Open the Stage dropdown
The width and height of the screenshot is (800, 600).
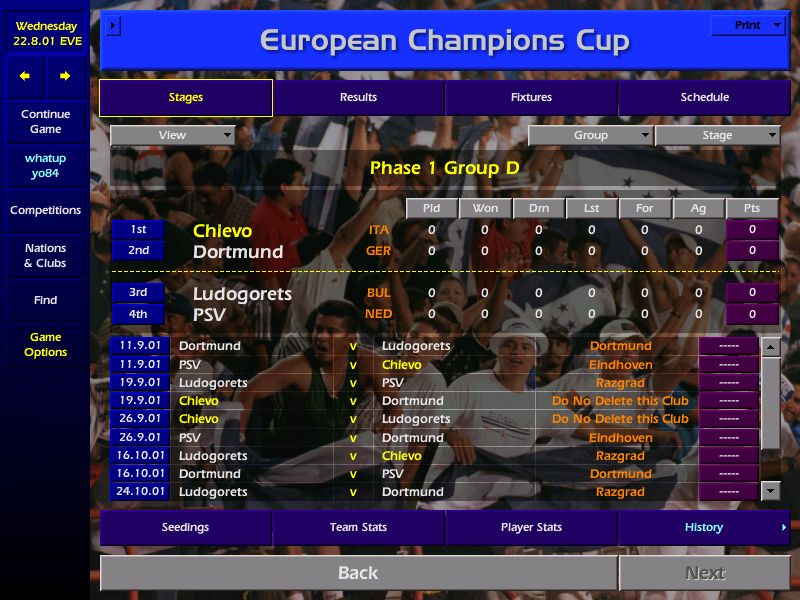point(717,135)
